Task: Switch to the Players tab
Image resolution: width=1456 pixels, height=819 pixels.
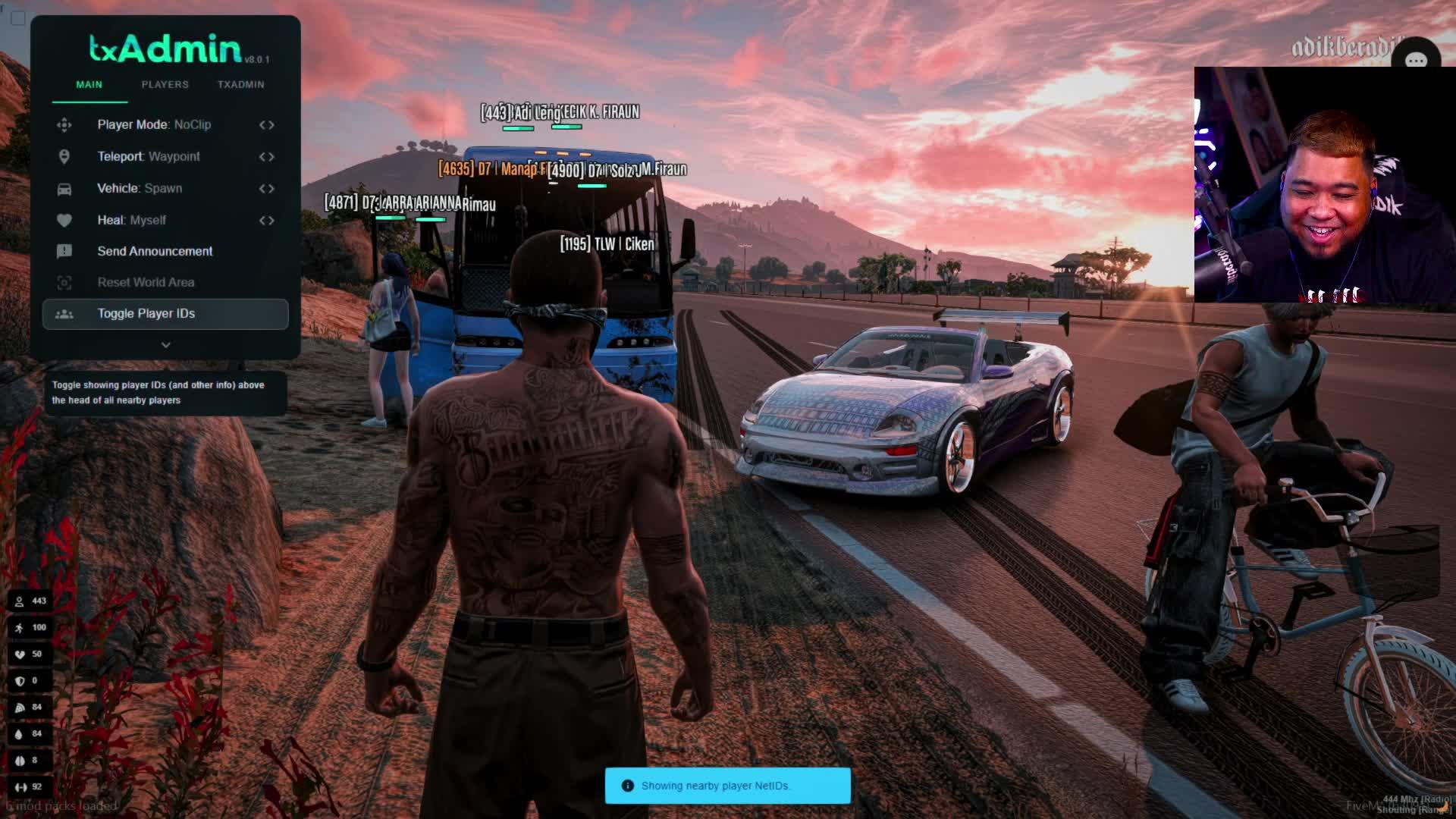Action: (165, 84)
